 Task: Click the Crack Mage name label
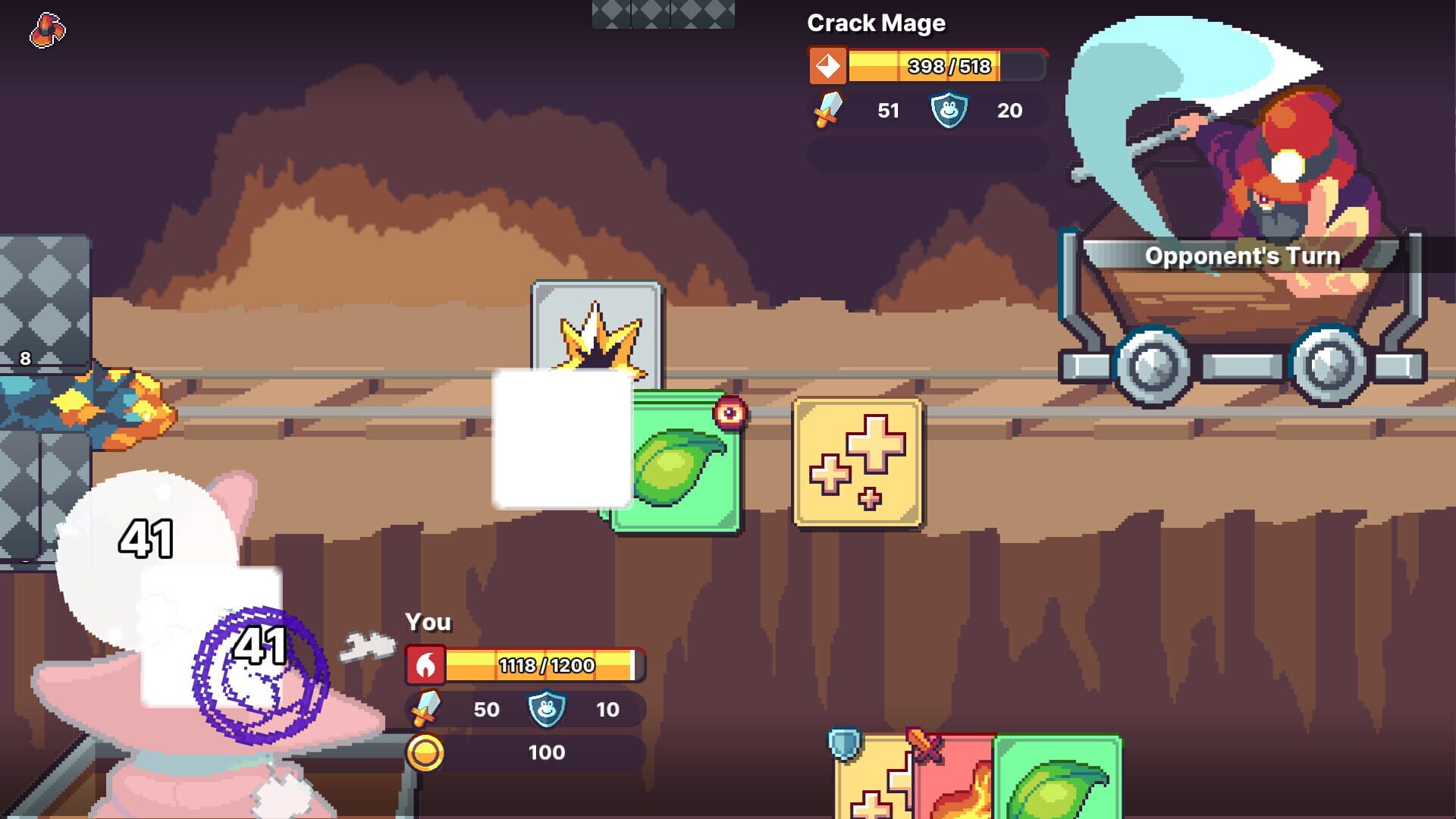[x=877, y=23]
